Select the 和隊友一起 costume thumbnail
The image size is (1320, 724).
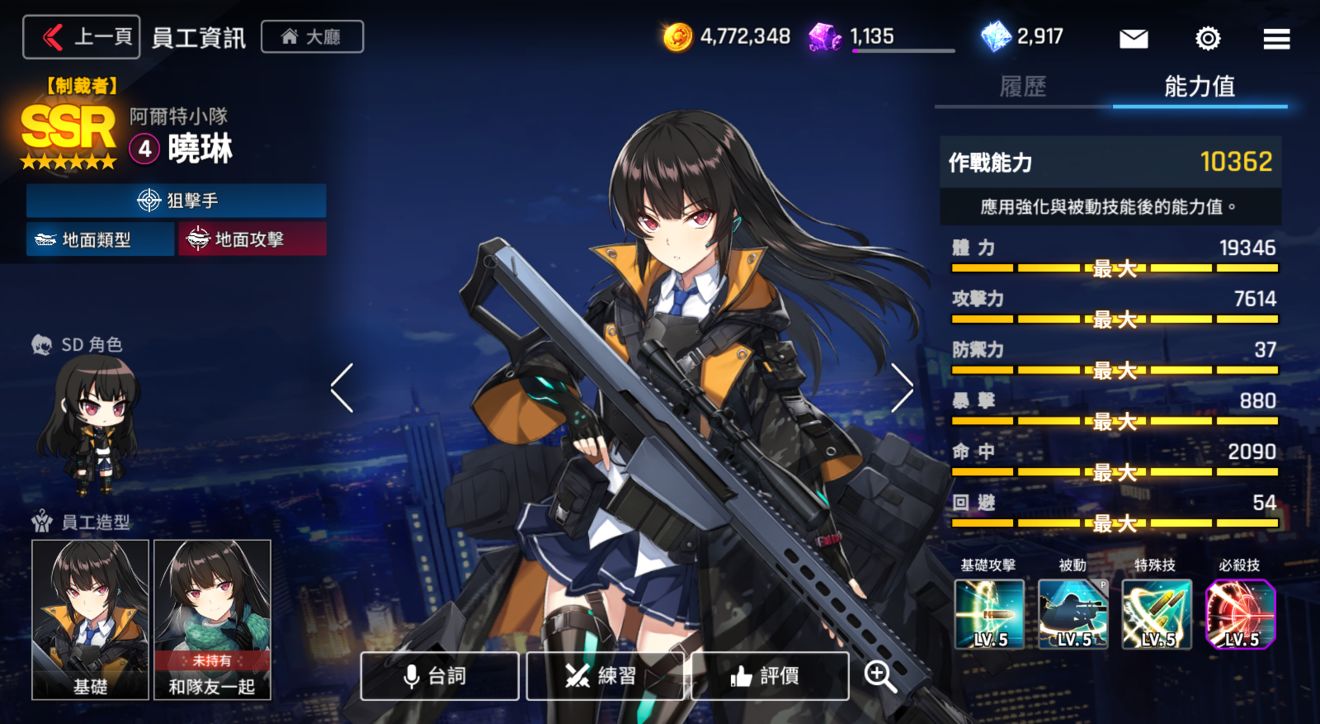tap(213, 618)
